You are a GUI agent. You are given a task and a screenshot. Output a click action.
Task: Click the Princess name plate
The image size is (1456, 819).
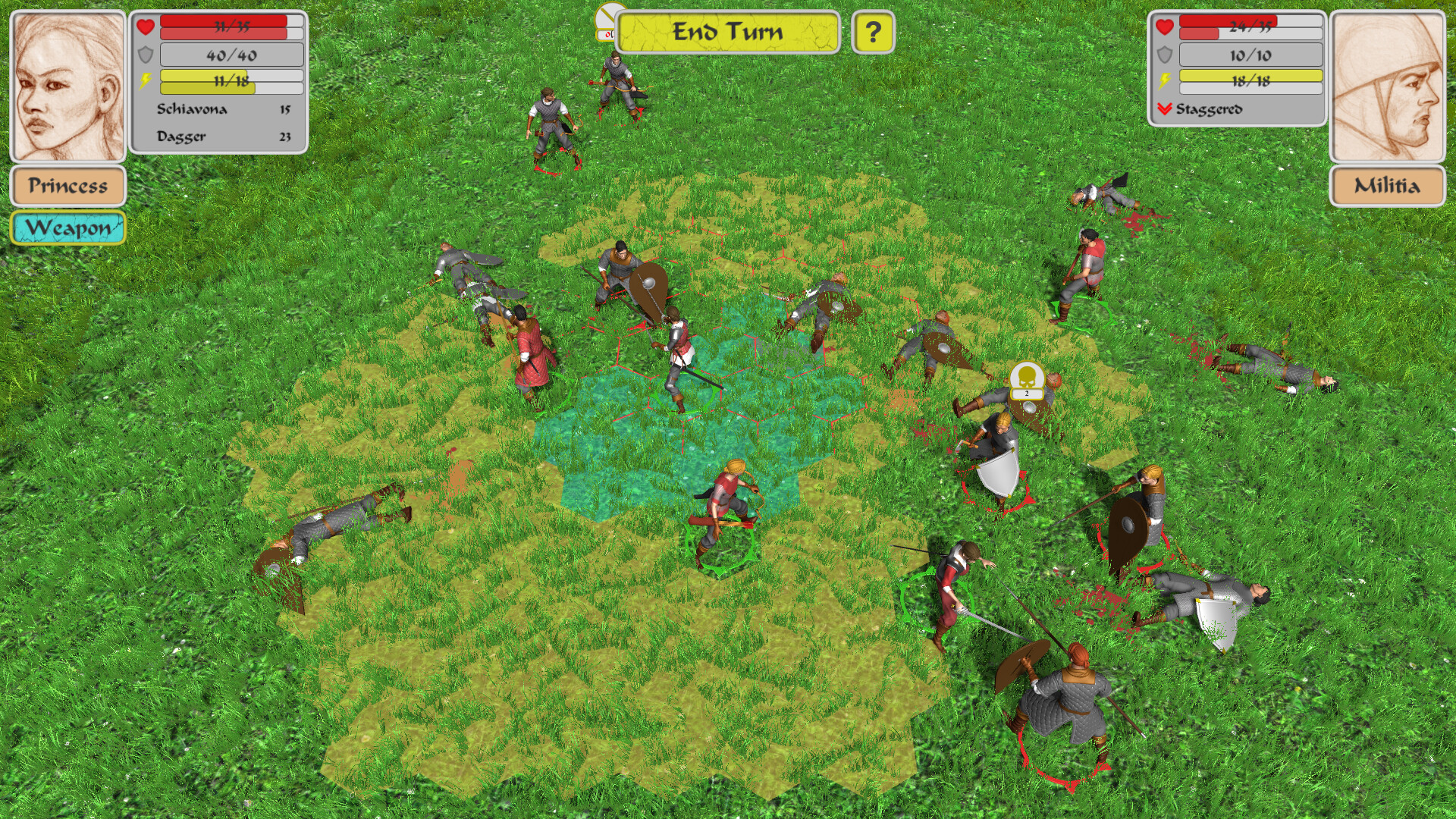[67, 185]
